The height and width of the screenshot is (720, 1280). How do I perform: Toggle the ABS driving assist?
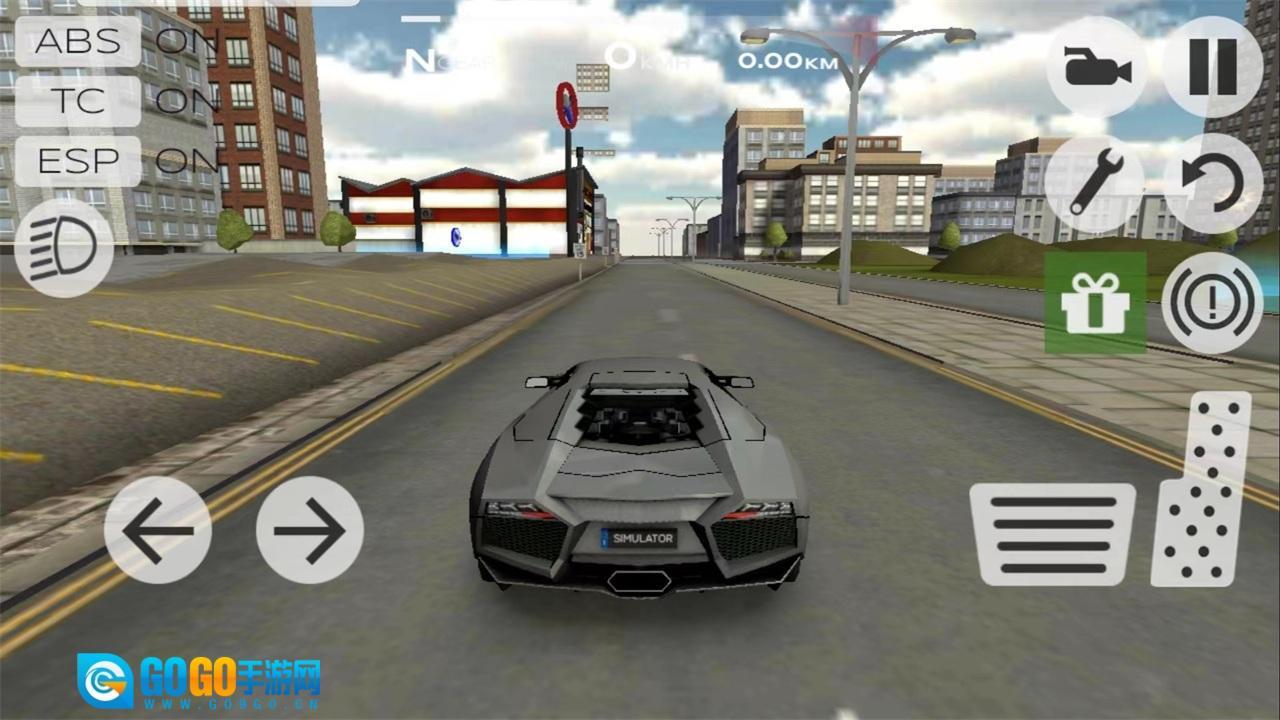[78, 42]
